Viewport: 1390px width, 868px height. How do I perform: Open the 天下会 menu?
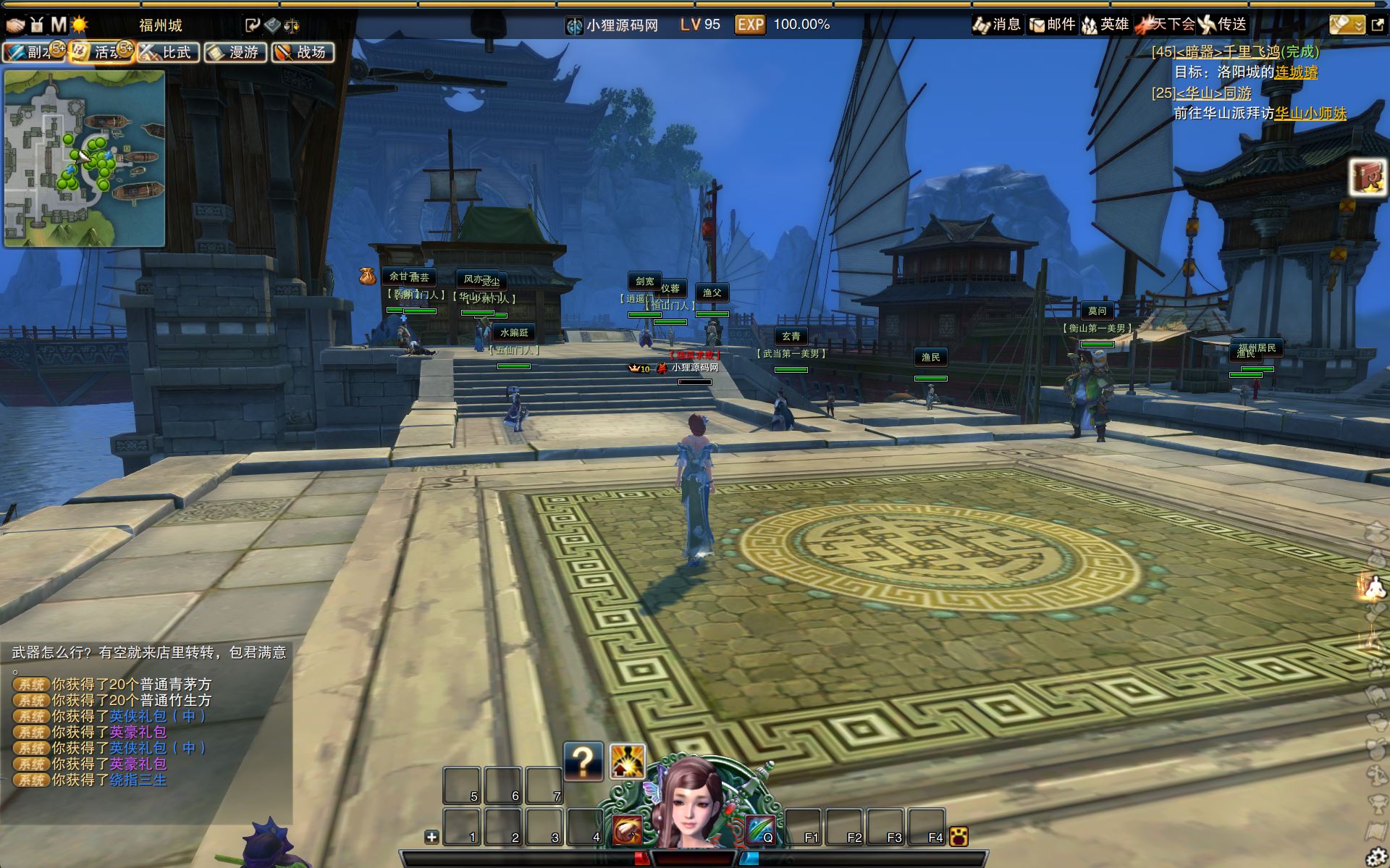1166,25
